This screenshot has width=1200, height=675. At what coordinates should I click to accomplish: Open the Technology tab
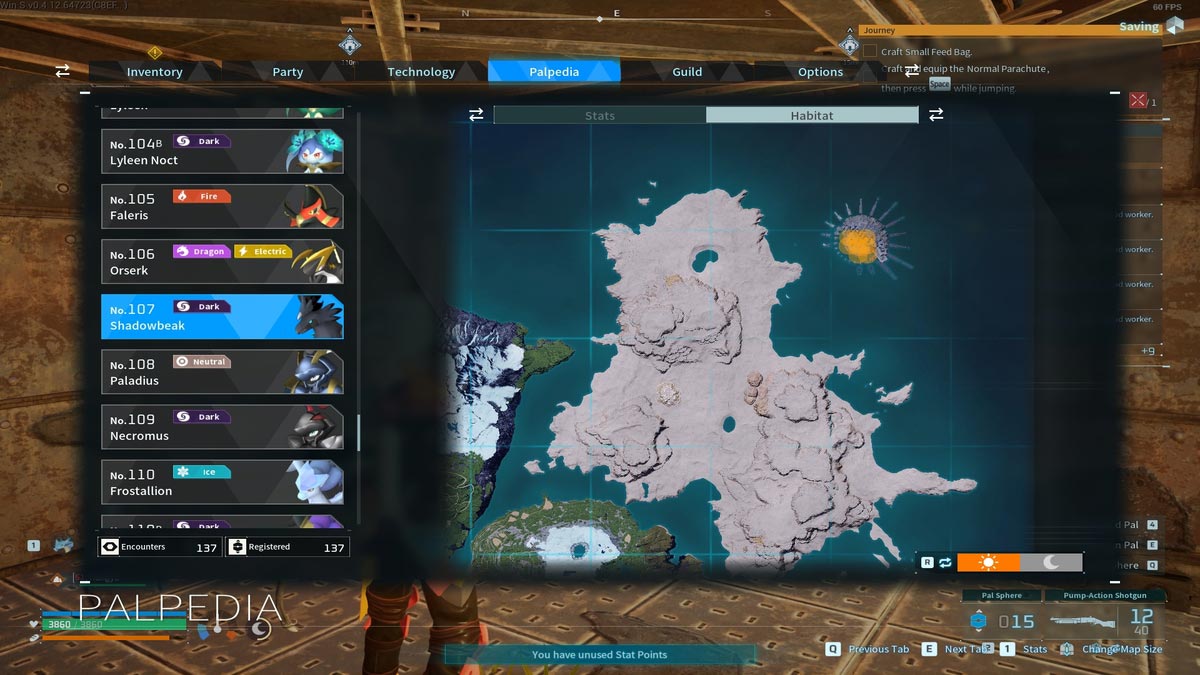pyautogui.click(x=421, y=72)
